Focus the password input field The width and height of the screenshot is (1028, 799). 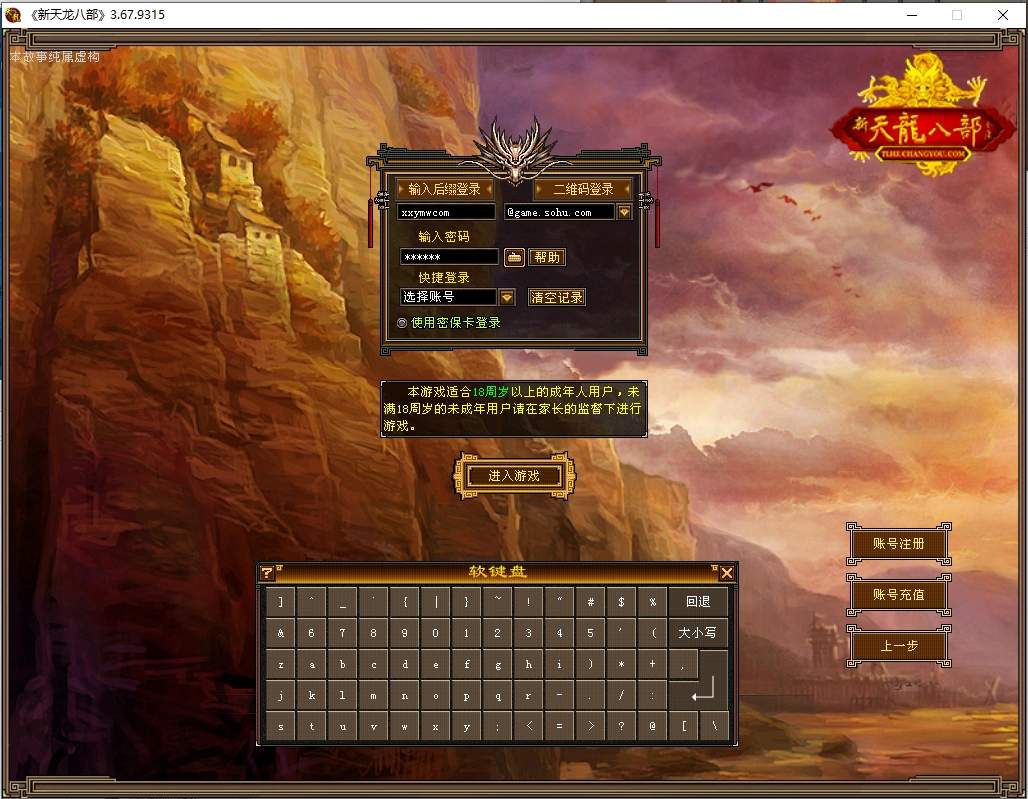449,257
